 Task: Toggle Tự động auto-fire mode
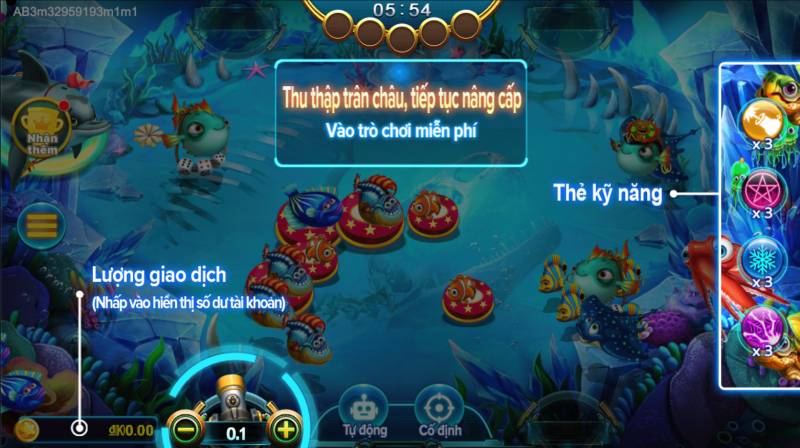(363, 411)
